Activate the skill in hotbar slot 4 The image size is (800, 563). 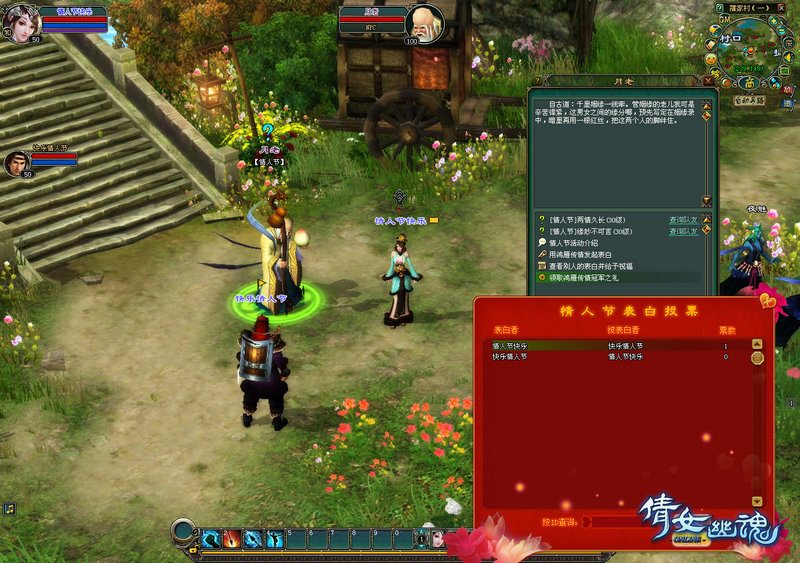[274, 540]
